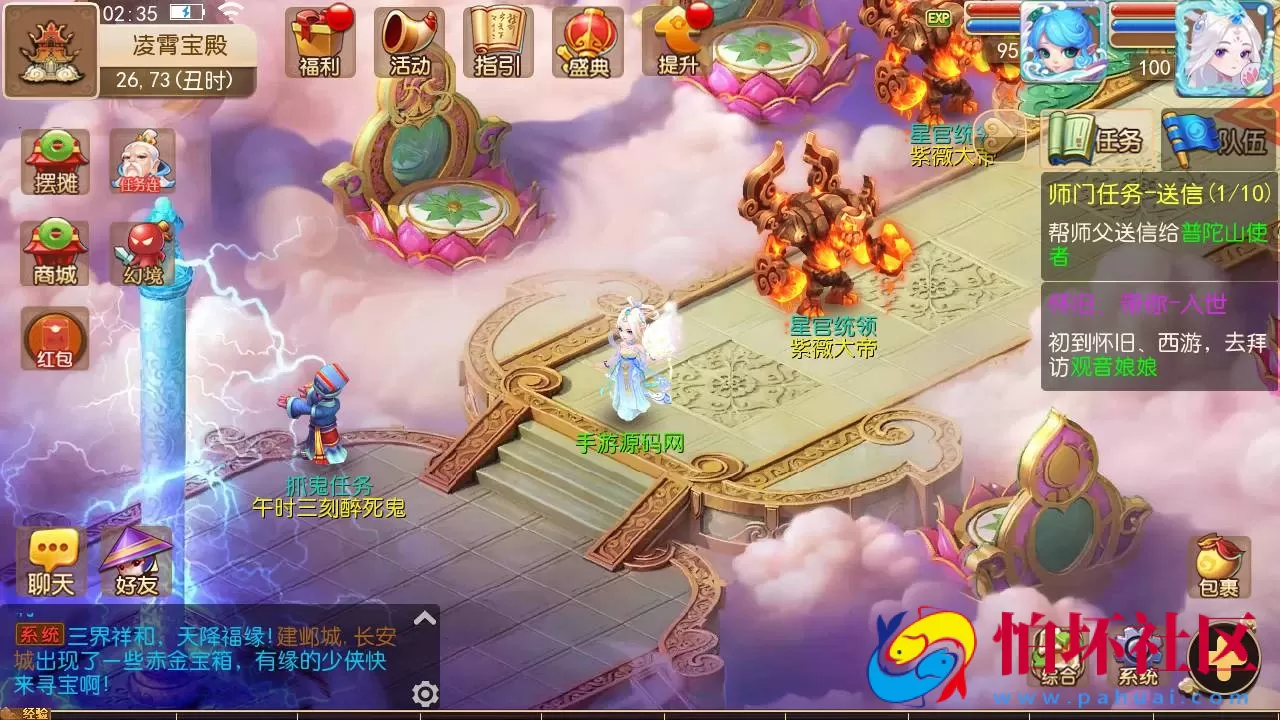
Task: Open the 盛典 (Festival) icon
Action: click(586, 40)
